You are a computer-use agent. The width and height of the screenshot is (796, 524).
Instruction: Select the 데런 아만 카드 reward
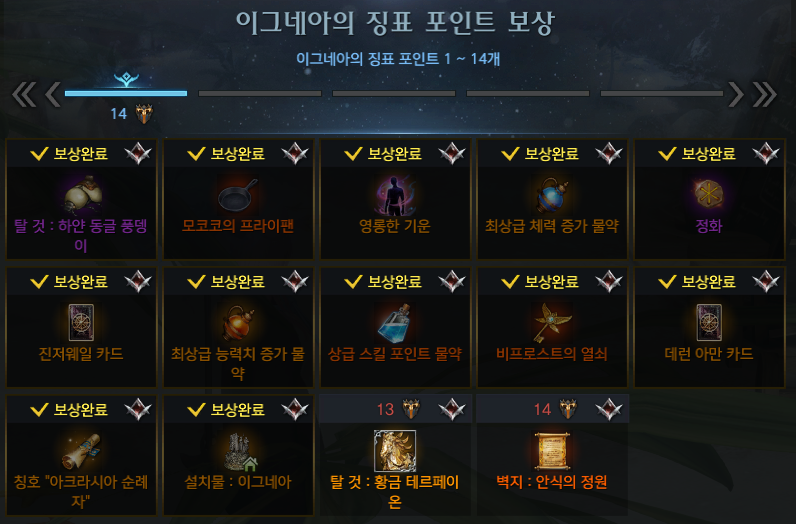pos(709,328)
